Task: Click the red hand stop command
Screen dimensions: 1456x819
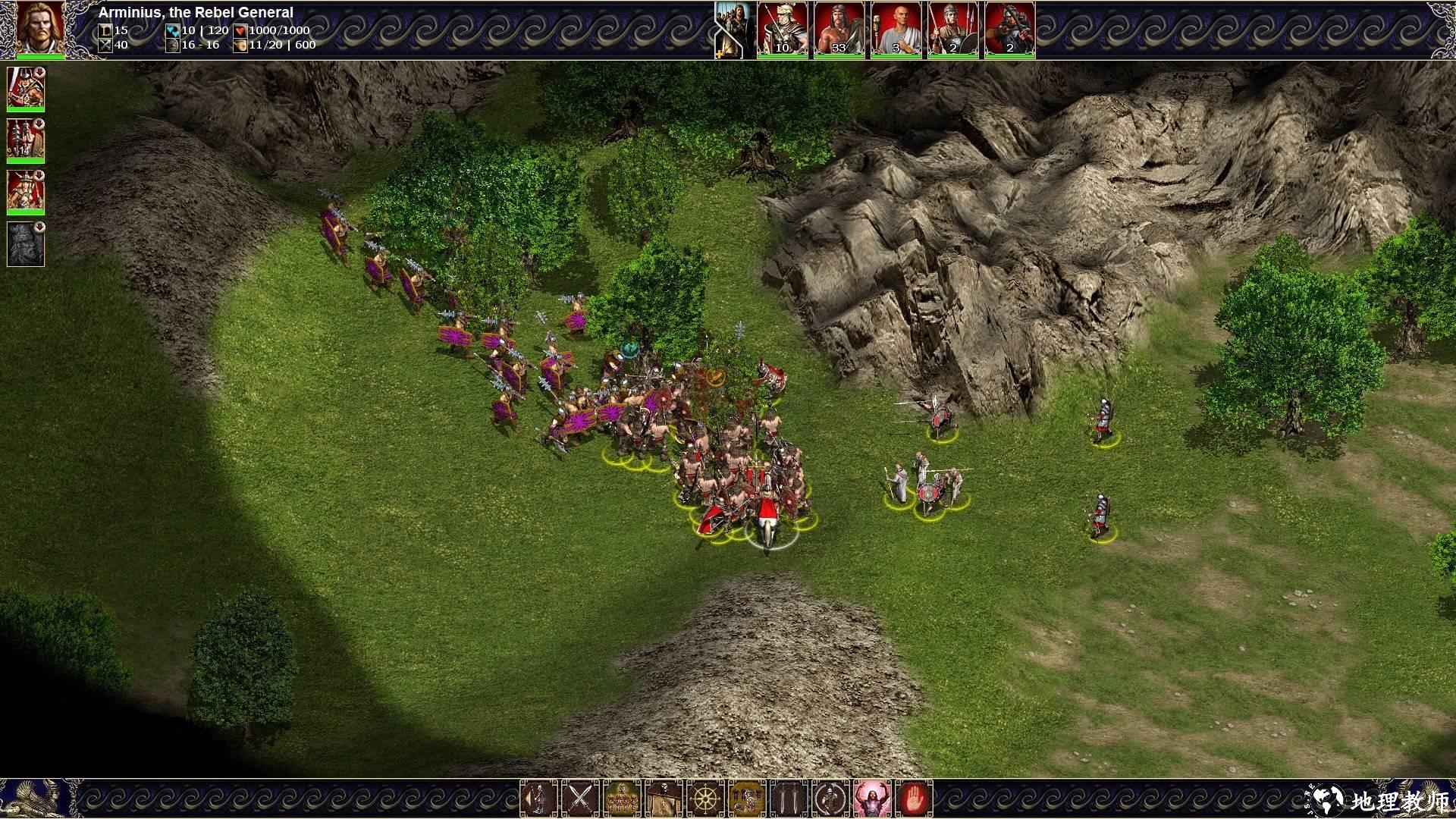Action: click(x=914, y=799)
